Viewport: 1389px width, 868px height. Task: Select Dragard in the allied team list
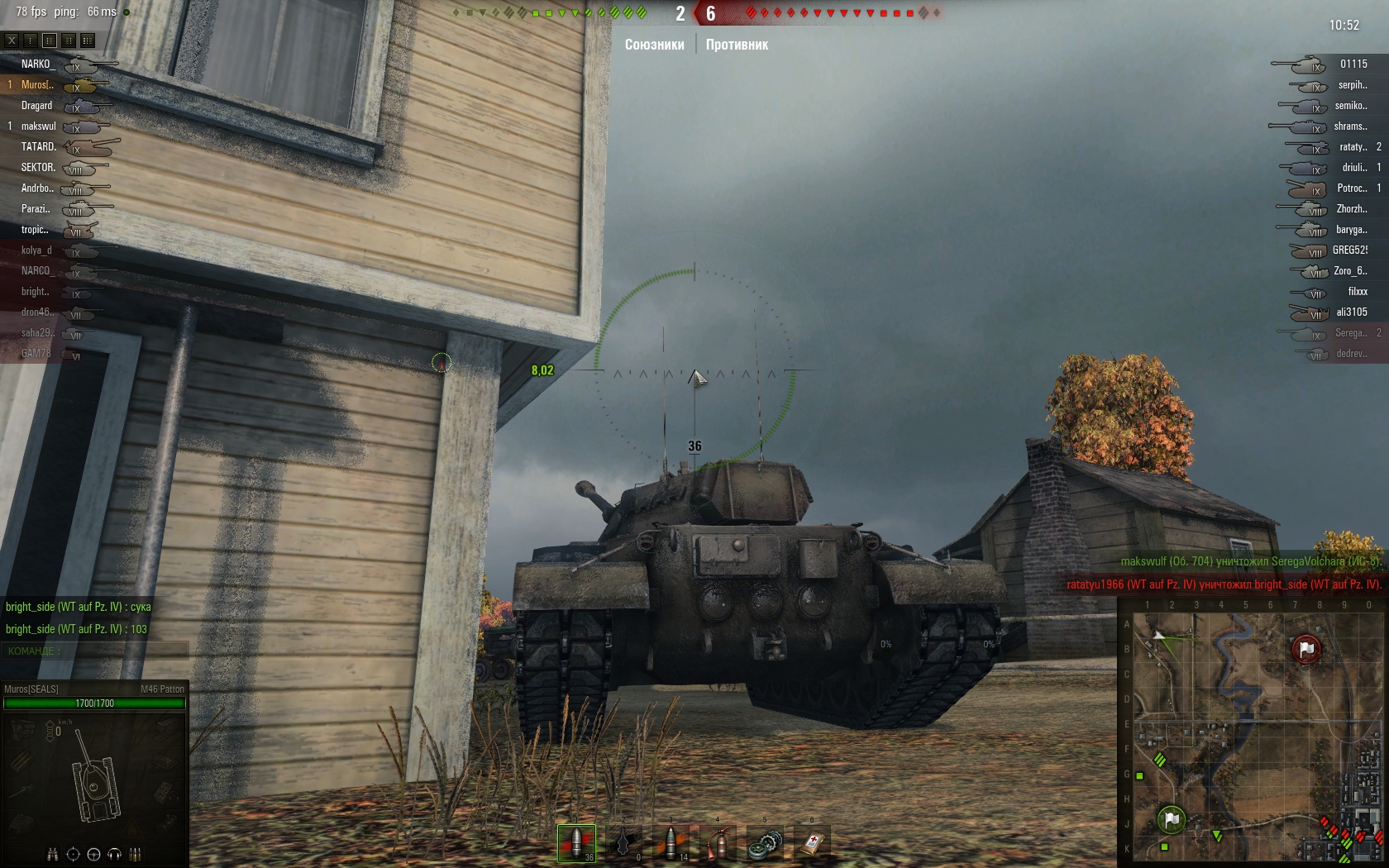(36, 105)
